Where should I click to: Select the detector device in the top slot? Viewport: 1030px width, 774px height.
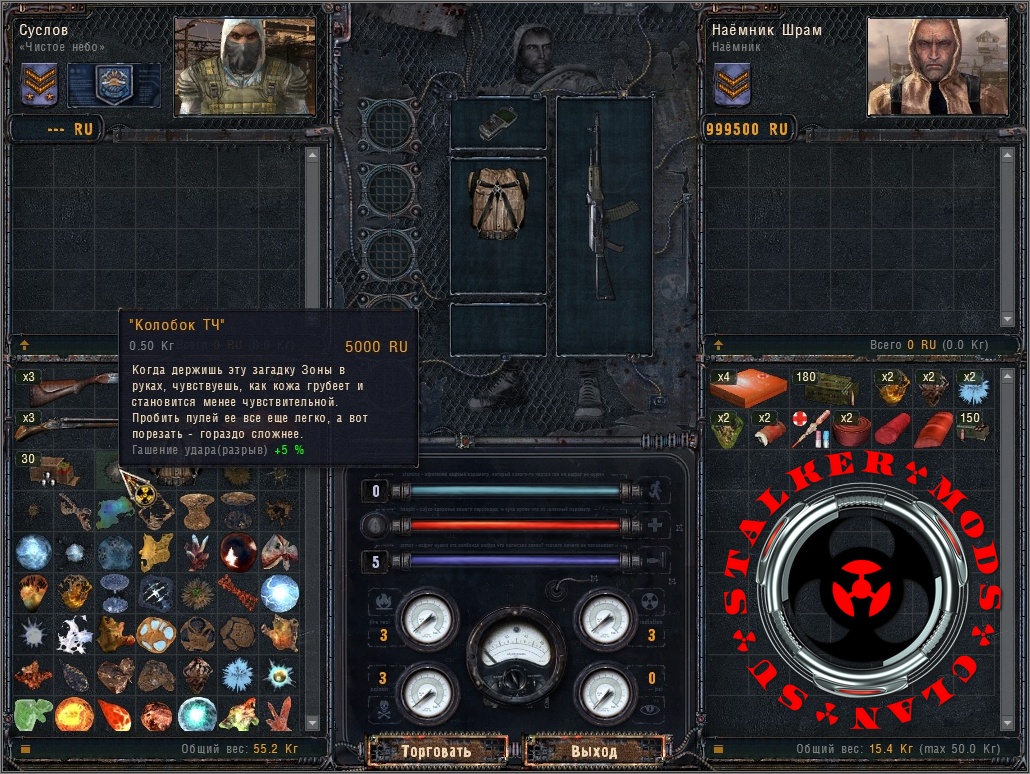click(496, 123)
